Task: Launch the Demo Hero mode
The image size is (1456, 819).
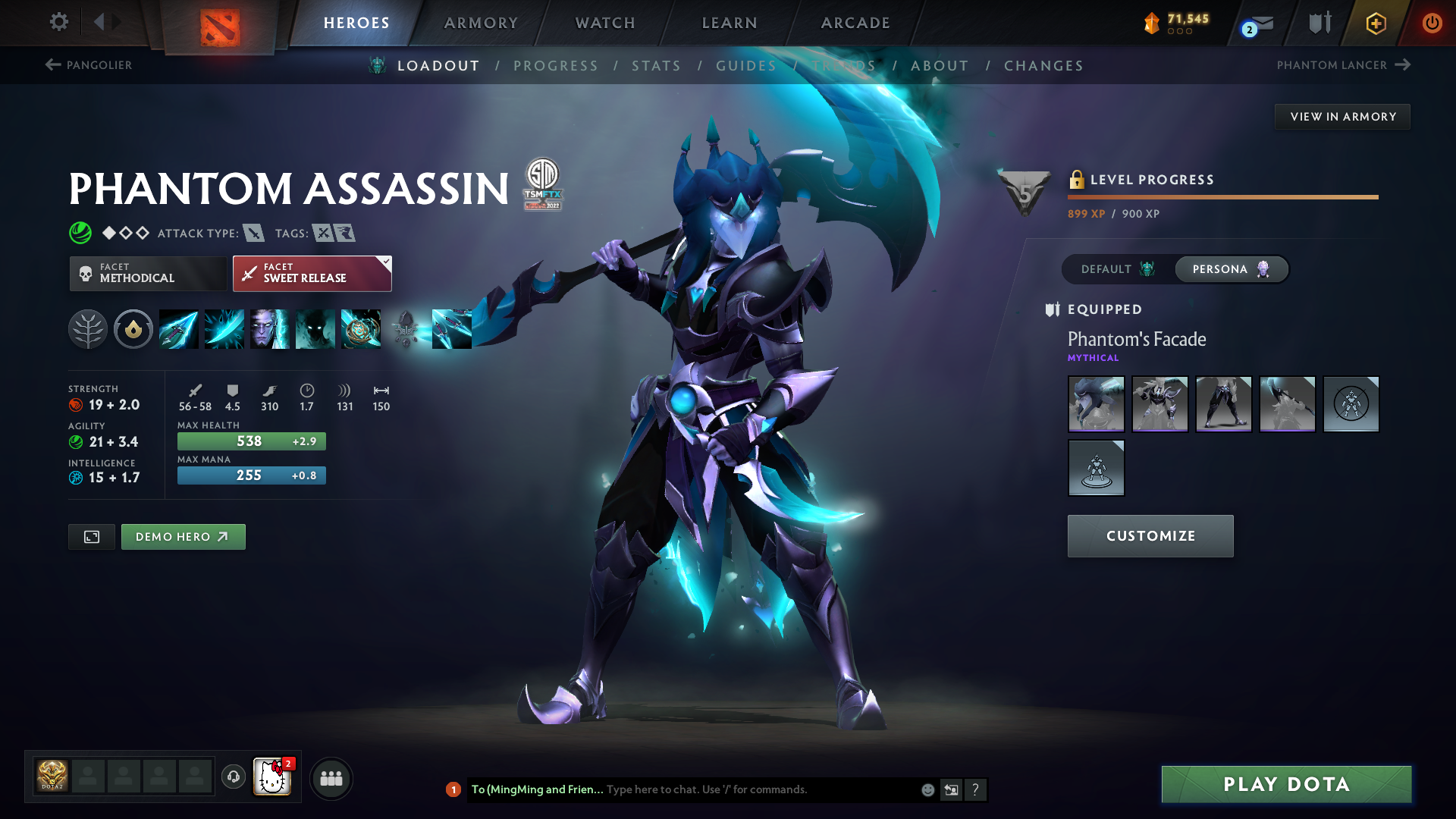Action: (x=183, y=537)
